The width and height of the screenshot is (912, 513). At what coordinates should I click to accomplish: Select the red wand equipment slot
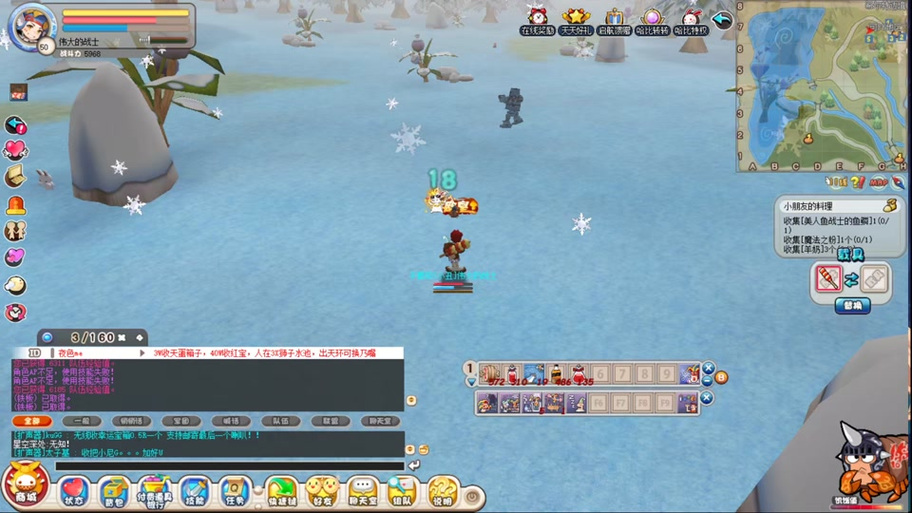pos(828,279)
